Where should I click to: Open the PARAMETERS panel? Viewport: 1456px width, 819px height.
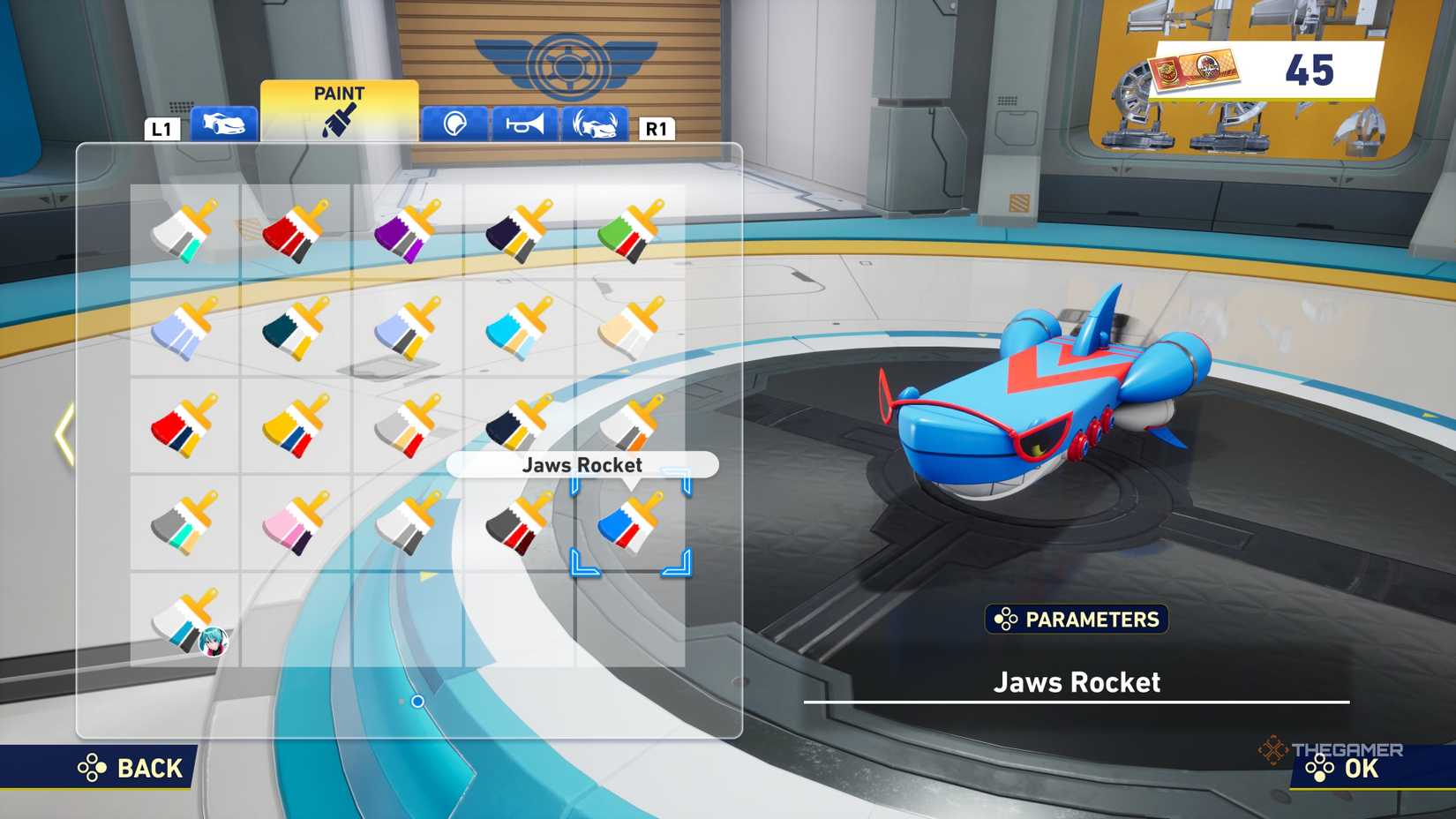pos(1077,620)
